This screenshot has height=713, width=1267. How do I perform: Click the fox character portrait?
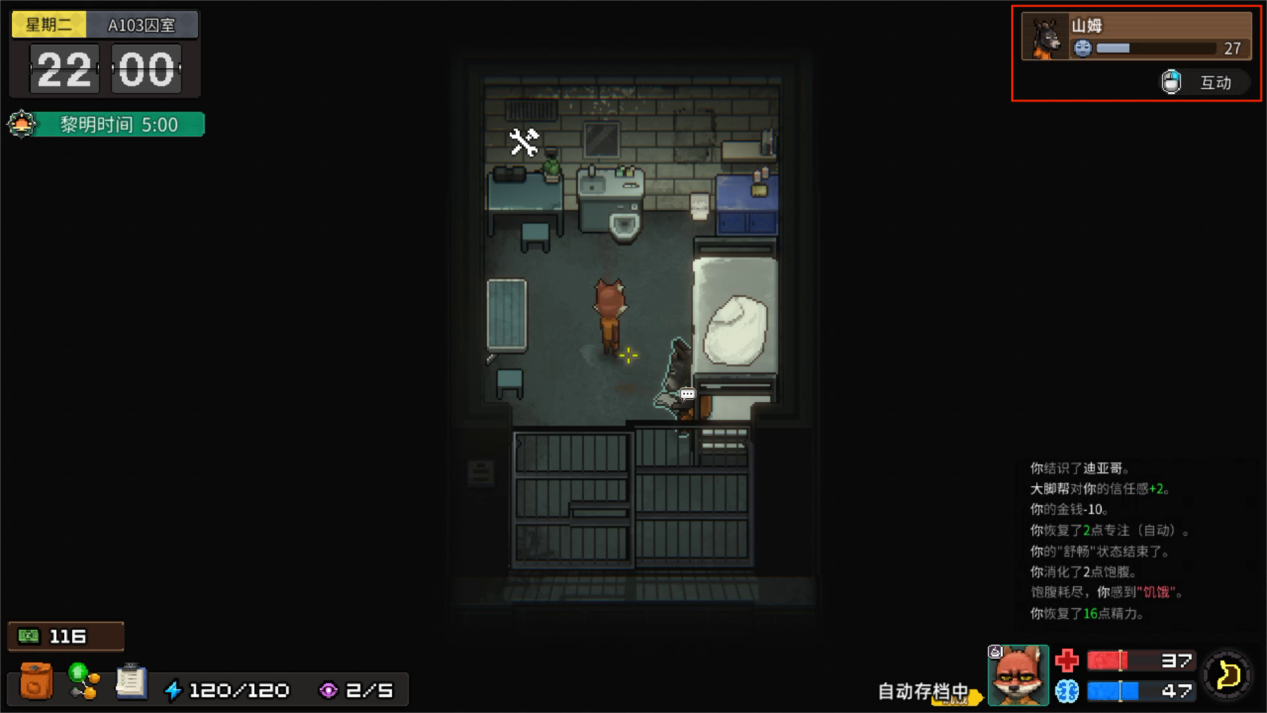(1018, 675)
